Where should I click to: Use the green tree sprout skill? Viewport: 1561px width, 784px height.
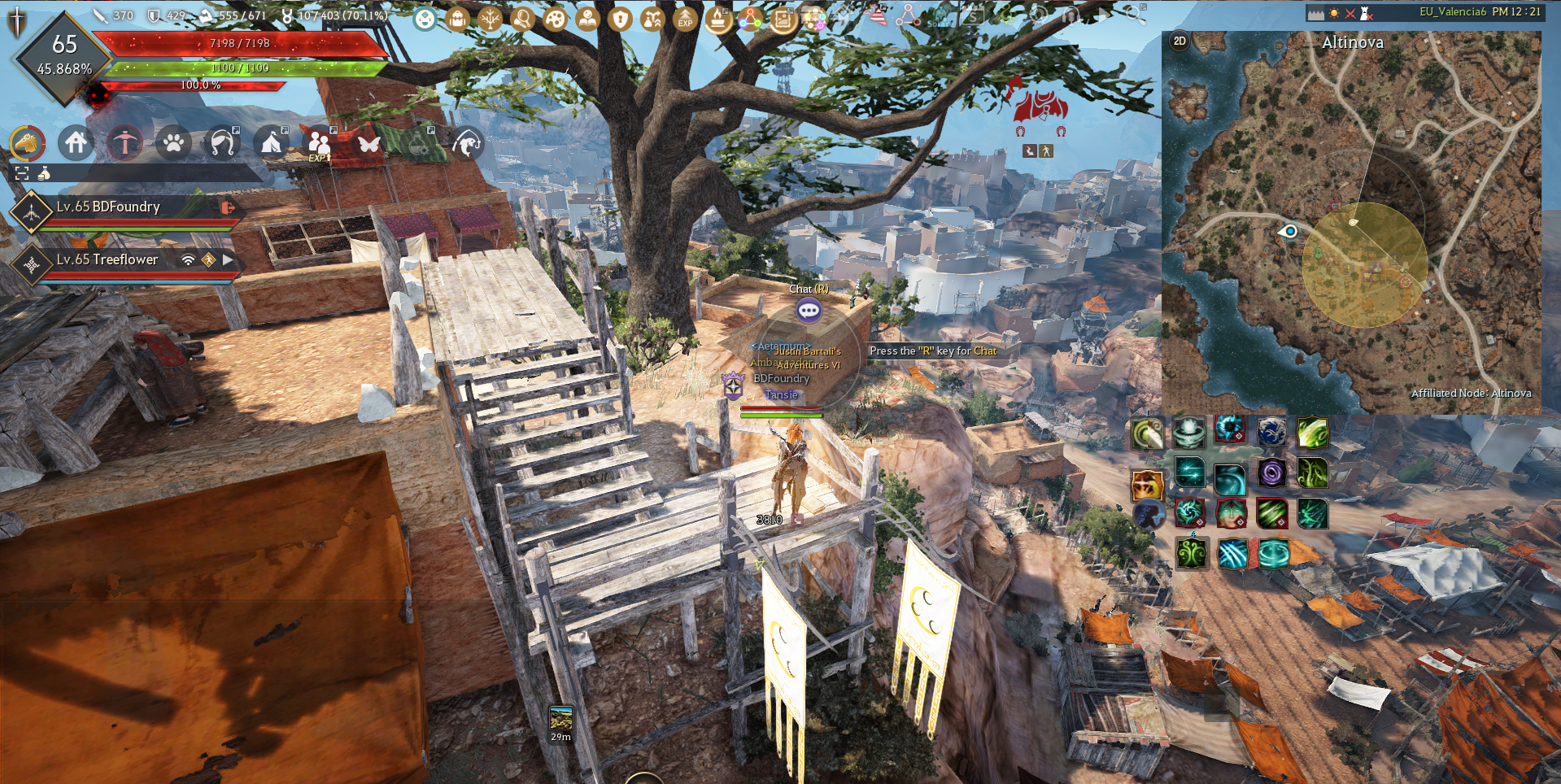pos(1191,555)
